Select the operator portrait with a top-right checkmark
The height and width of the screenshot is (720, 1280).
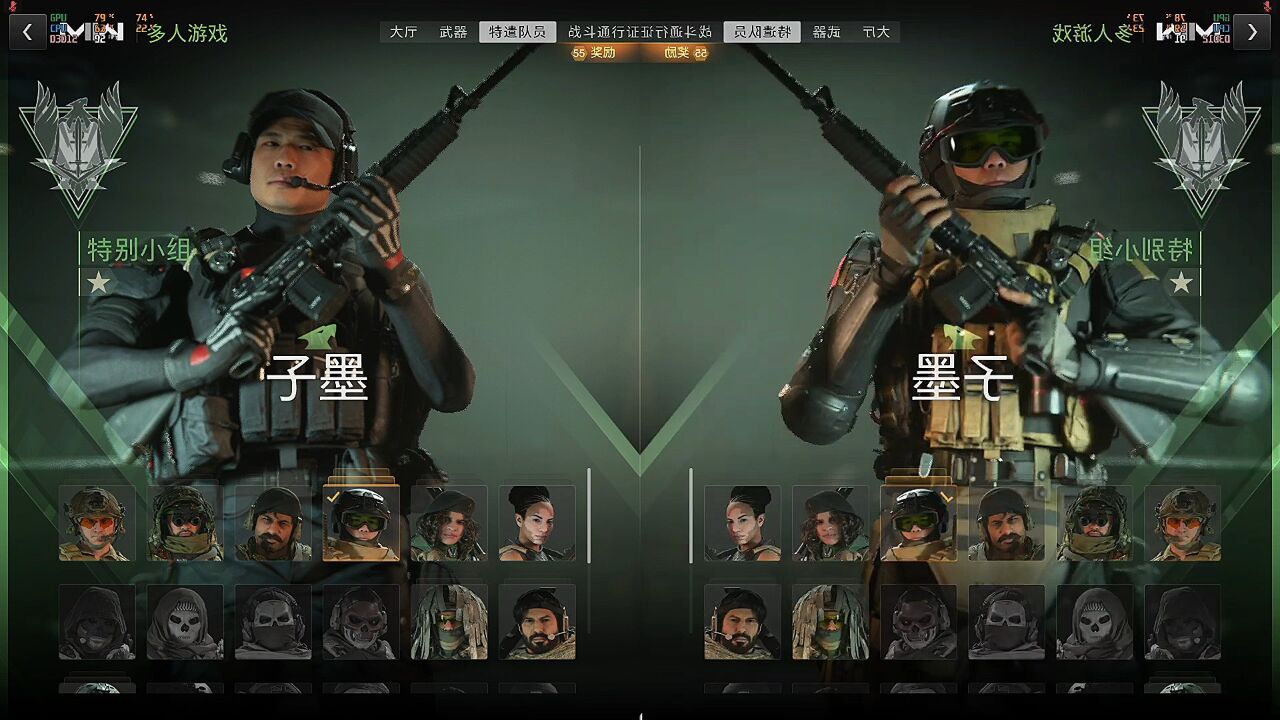[x=919, y=523]
